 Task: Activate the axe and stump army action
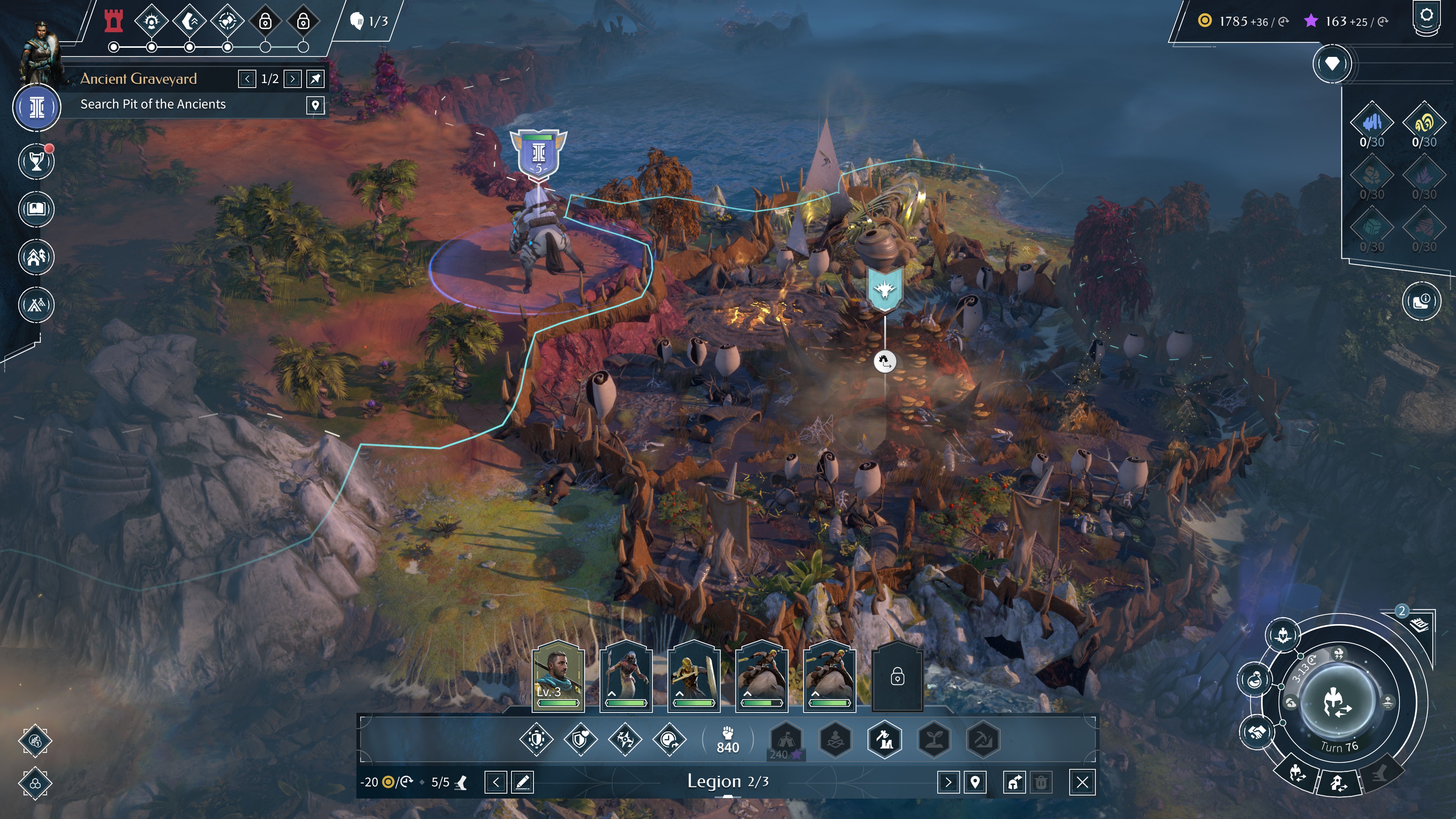tap(885, 739)
